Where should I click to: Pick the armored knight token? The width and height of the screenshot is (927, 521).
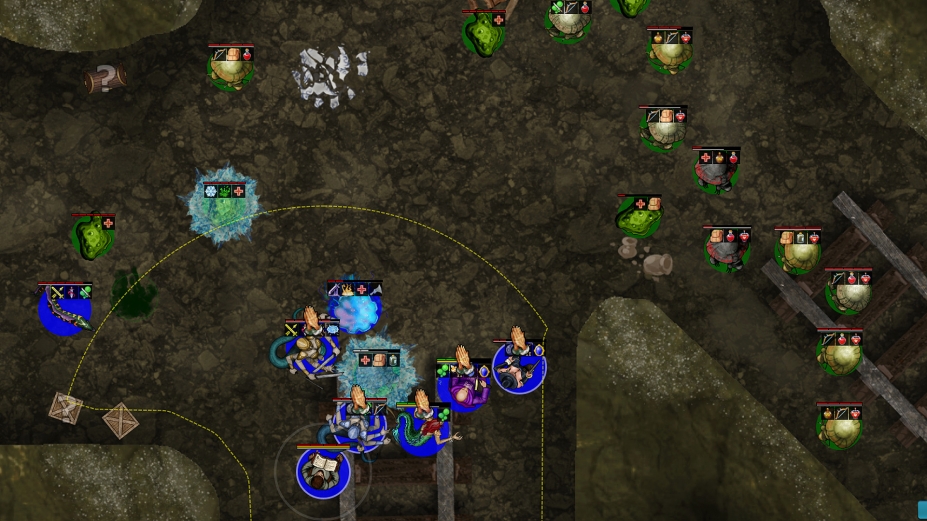[359, 424]
